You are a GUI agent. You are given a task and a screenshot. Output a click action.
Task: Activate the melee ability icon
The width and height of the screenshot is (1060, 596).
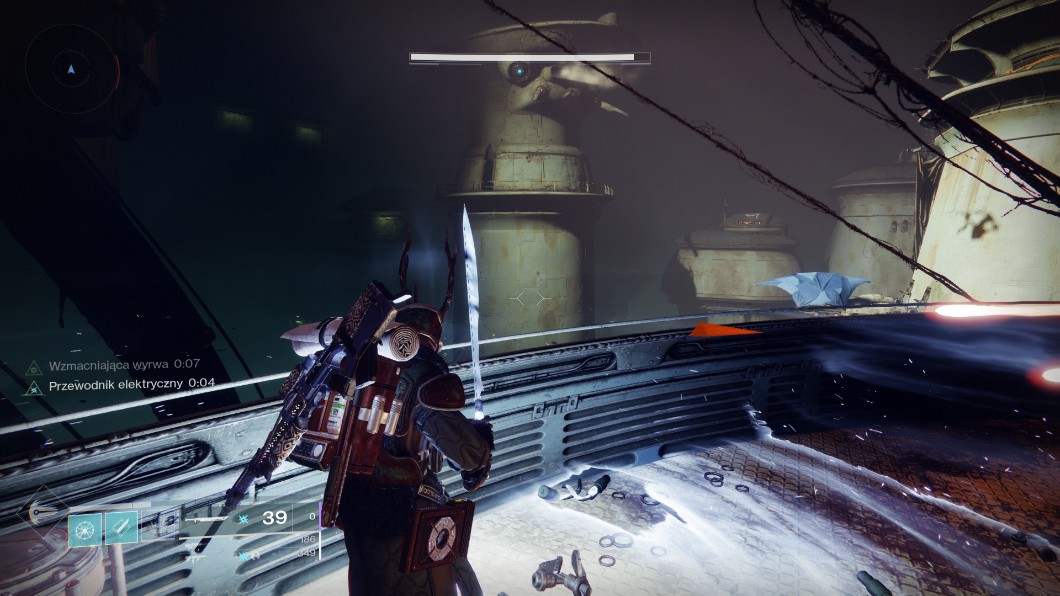point(121,527)
